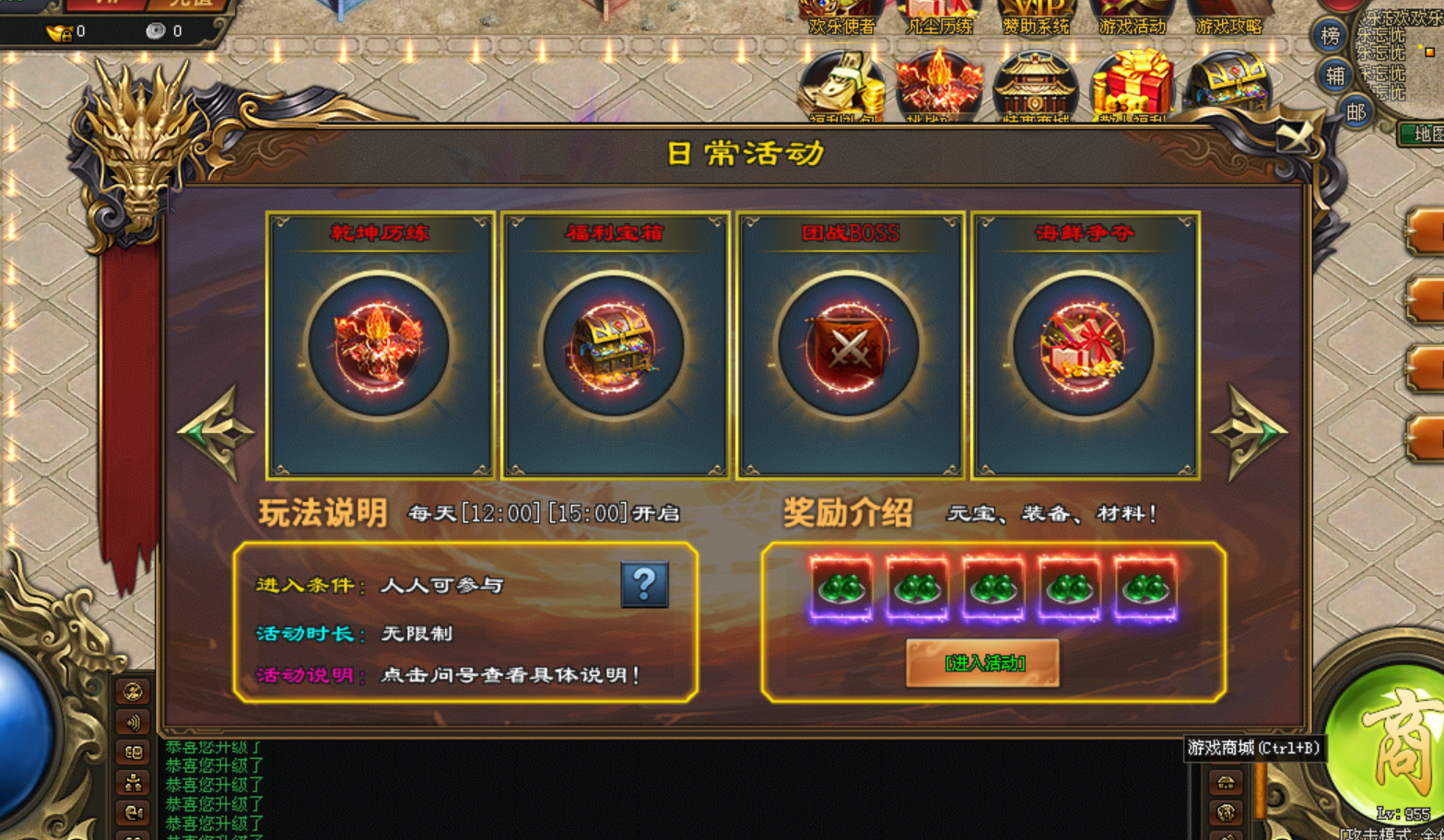Screen dimensions: 1444x840
Task: Toggle the sound icon in left sidebar
Action: (132, 721)
